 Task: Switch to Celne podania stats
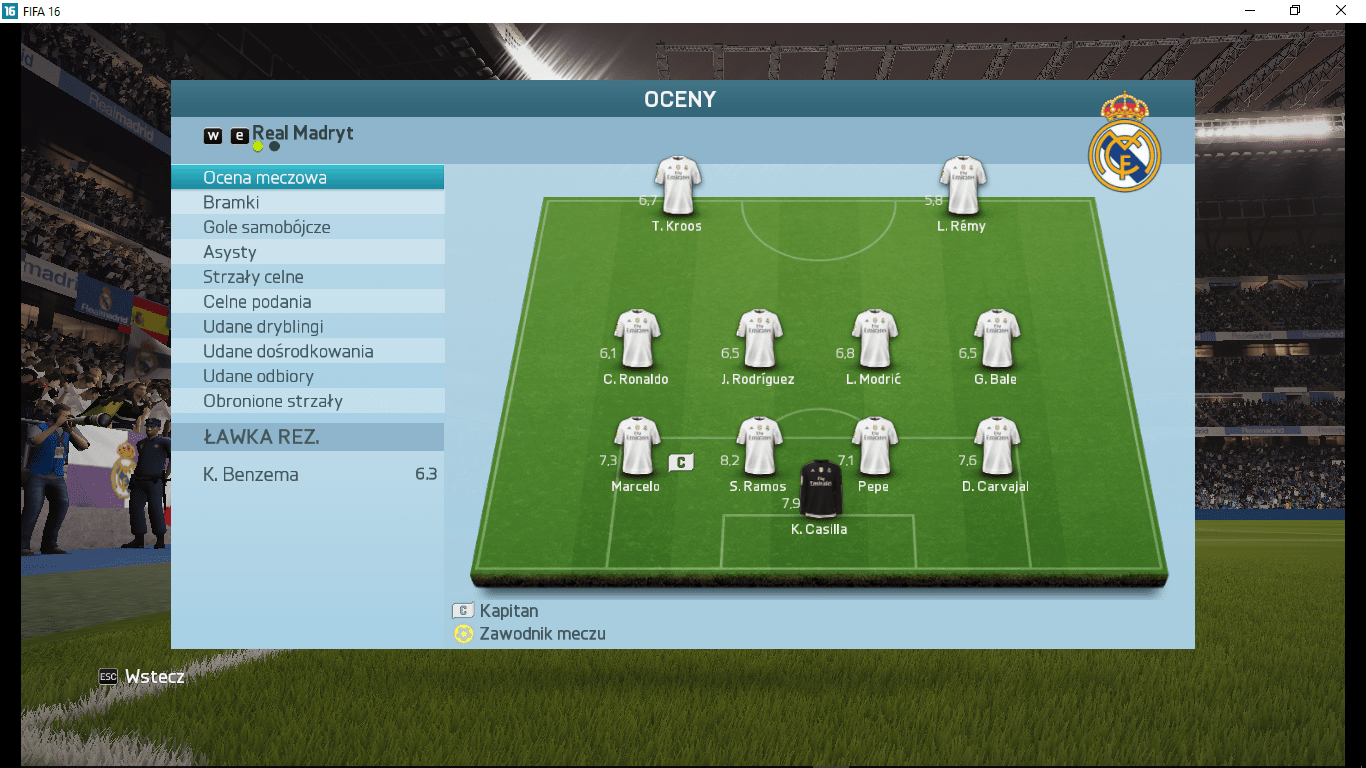coord(307,302)
